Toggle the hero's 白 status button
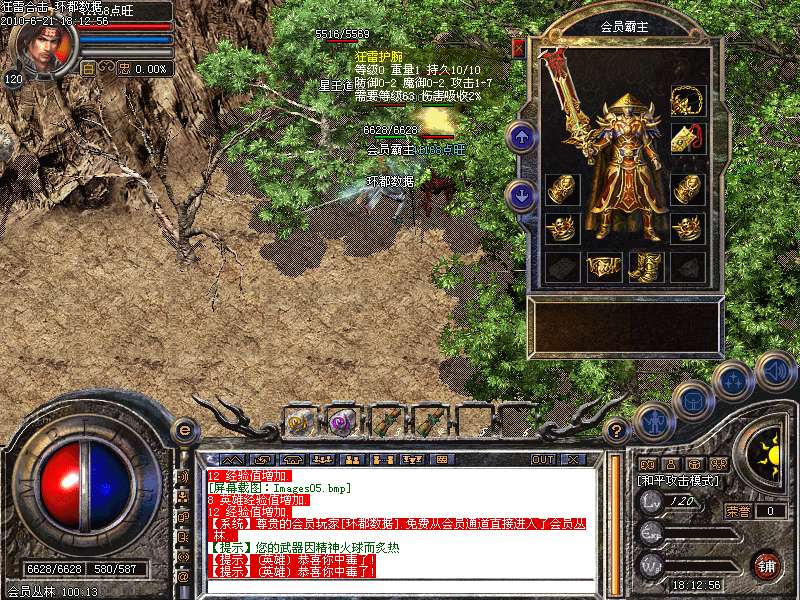Screen dimensions: 800x600 pos(87,69)
